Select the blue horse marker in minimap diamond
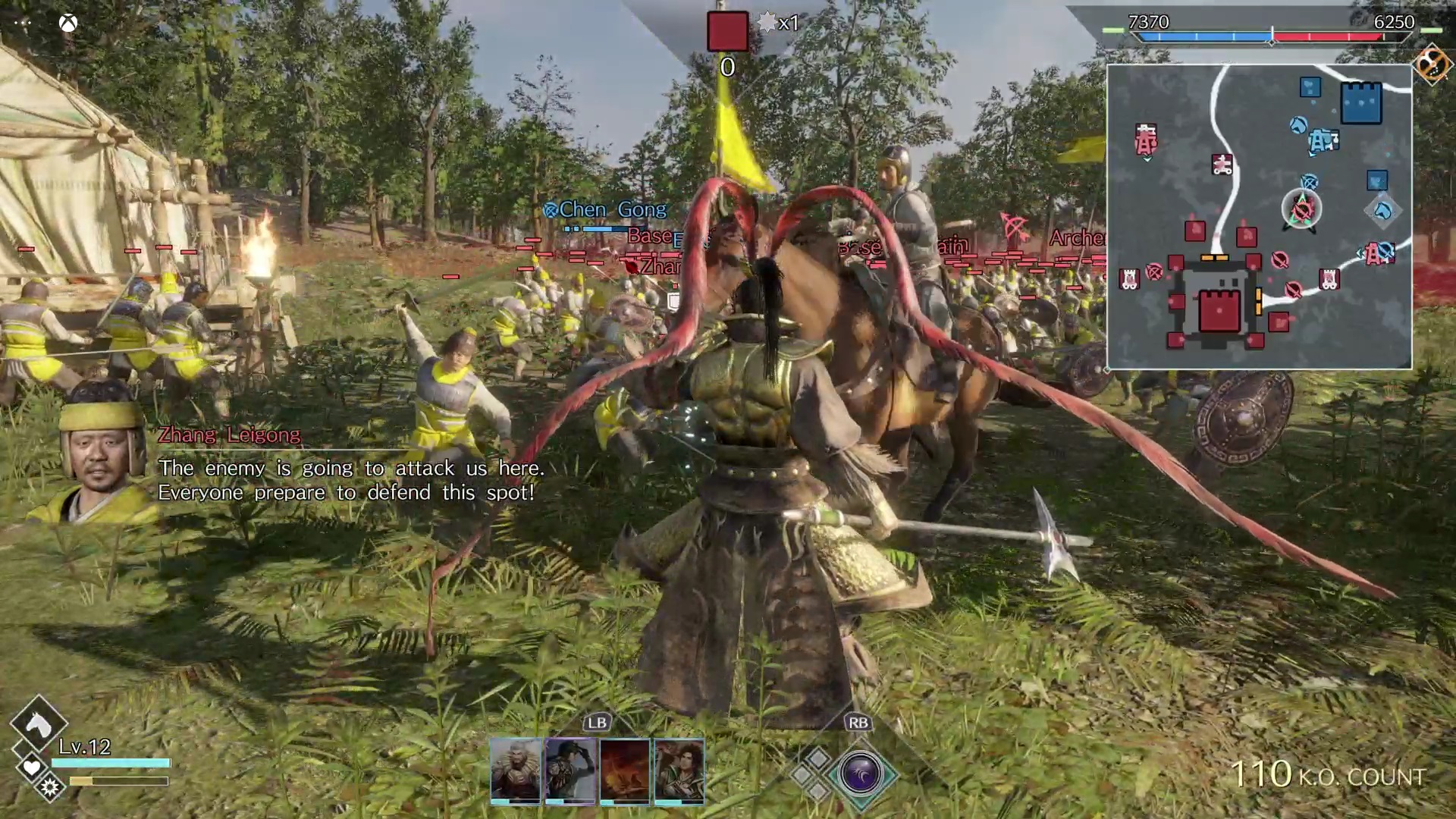This screenshot has height=819, width=1456. tap(1383, 210)
